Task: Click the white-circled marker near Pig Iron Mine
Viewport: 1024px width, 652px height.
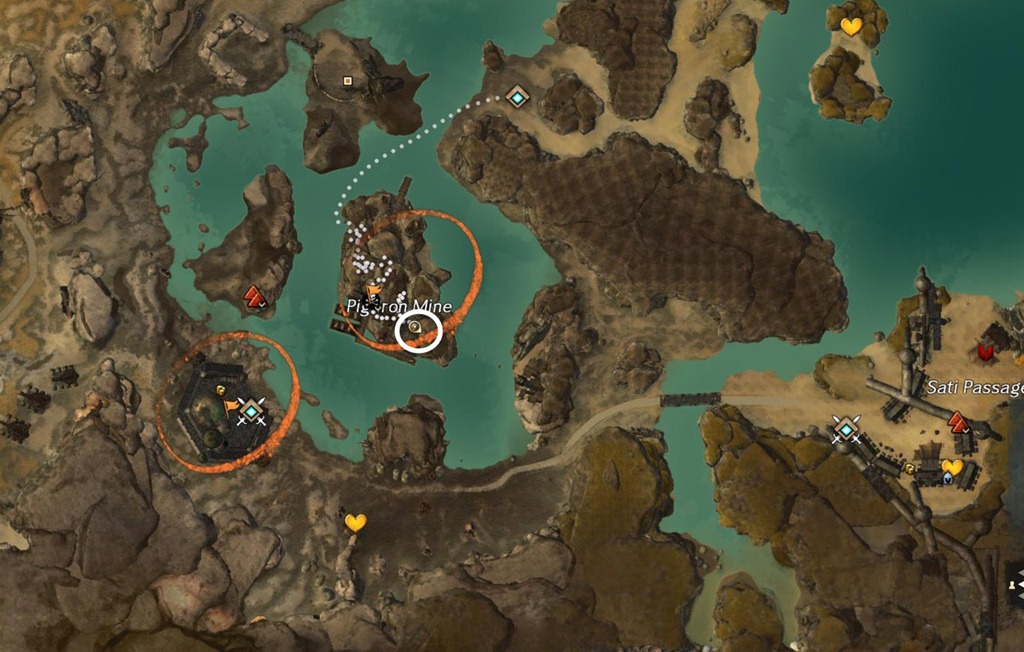Action: (x=418, y=332)
